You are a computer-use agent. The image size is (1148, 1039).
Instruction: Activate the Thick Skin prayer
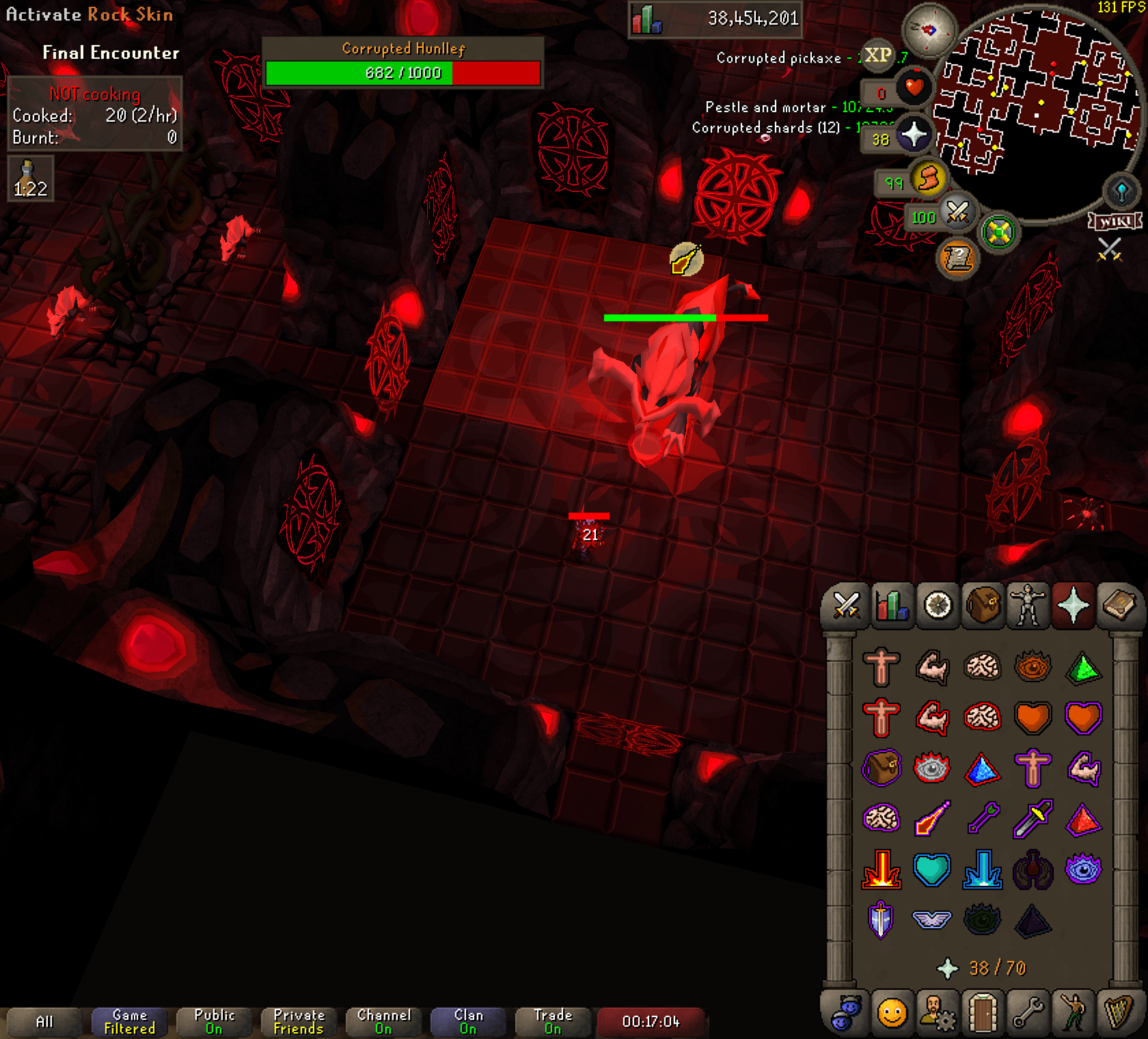pos(881,666)
